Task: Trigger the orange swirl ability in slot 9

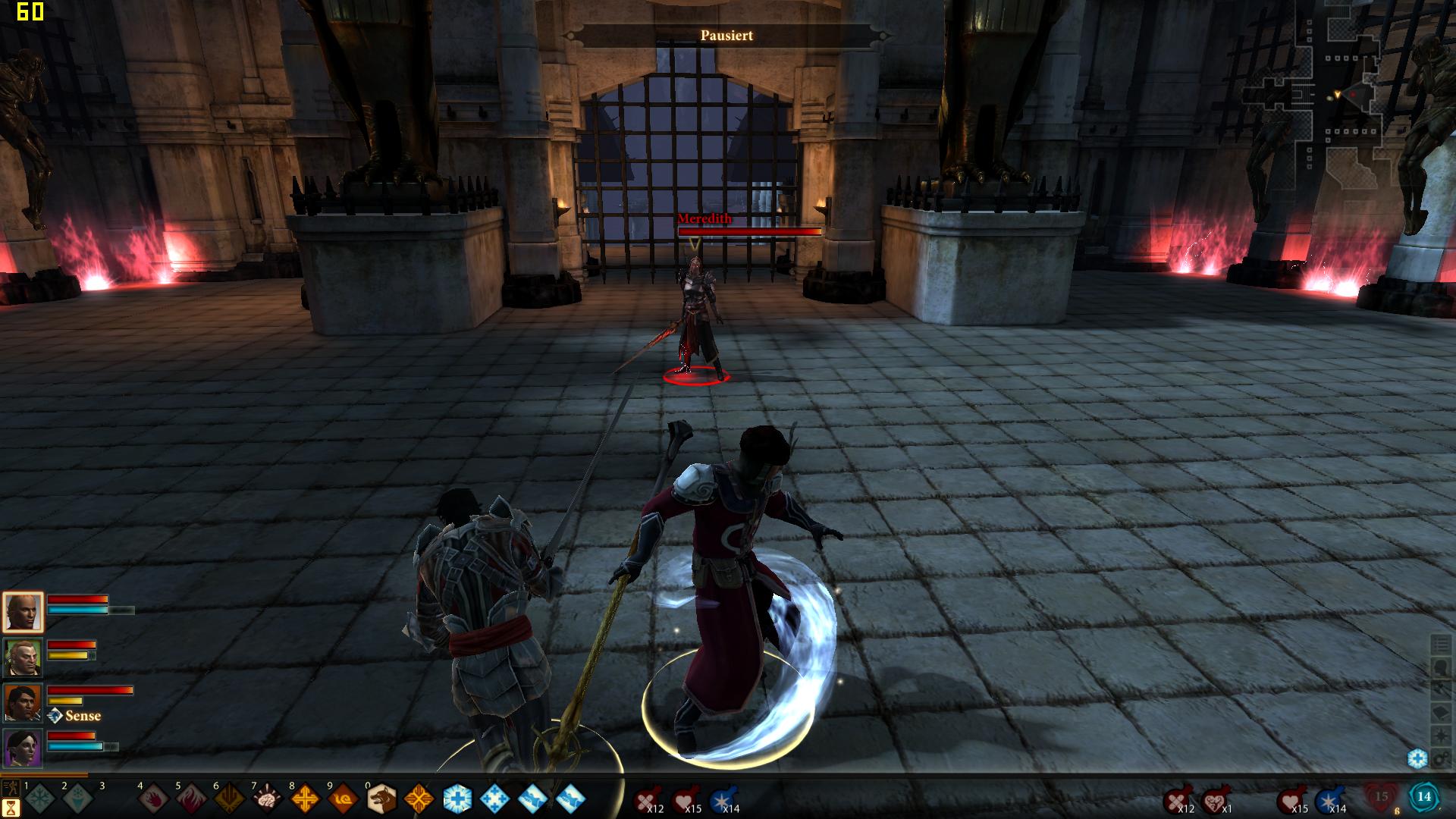Action: pos(343,799)
